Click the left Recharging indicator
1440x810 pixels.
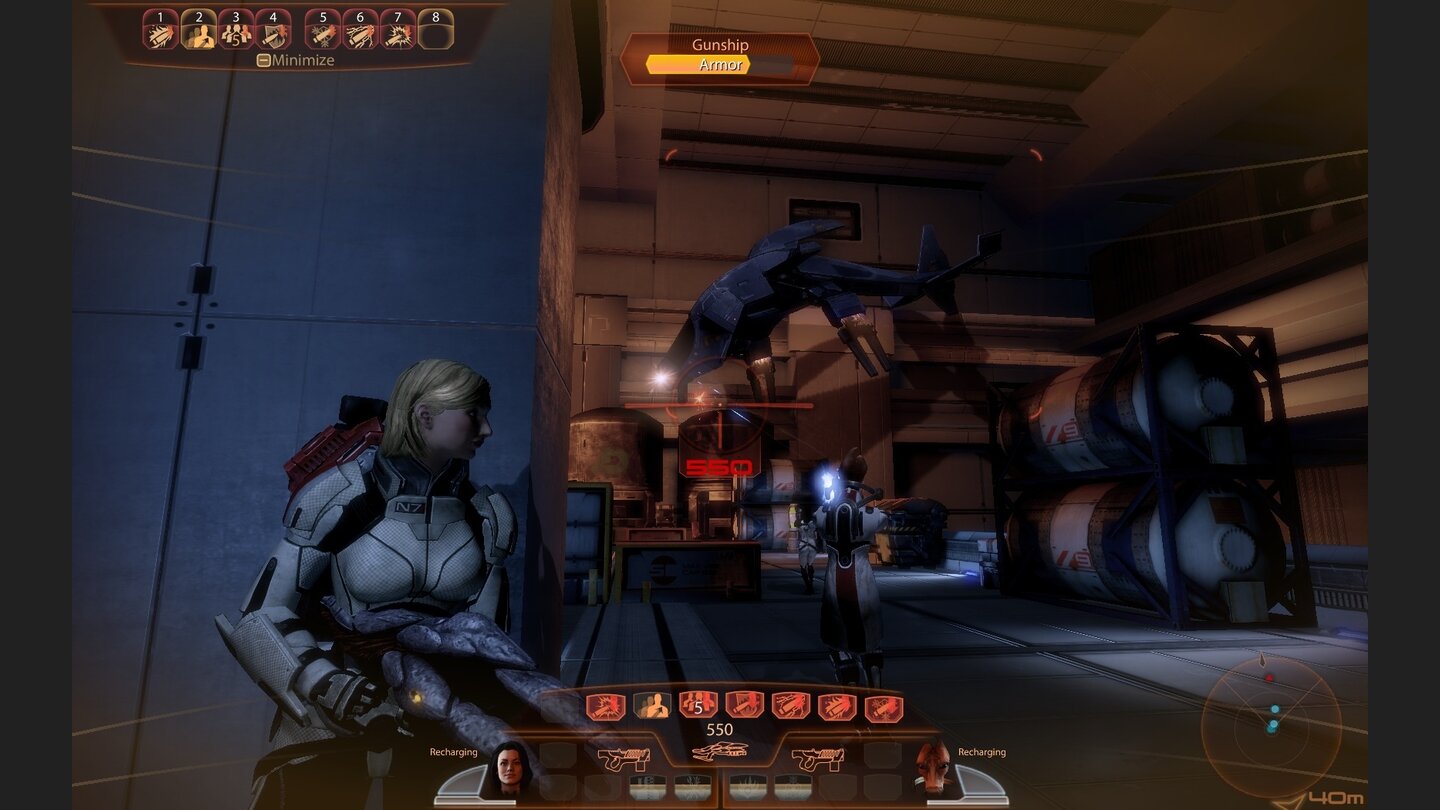point(455,751)
